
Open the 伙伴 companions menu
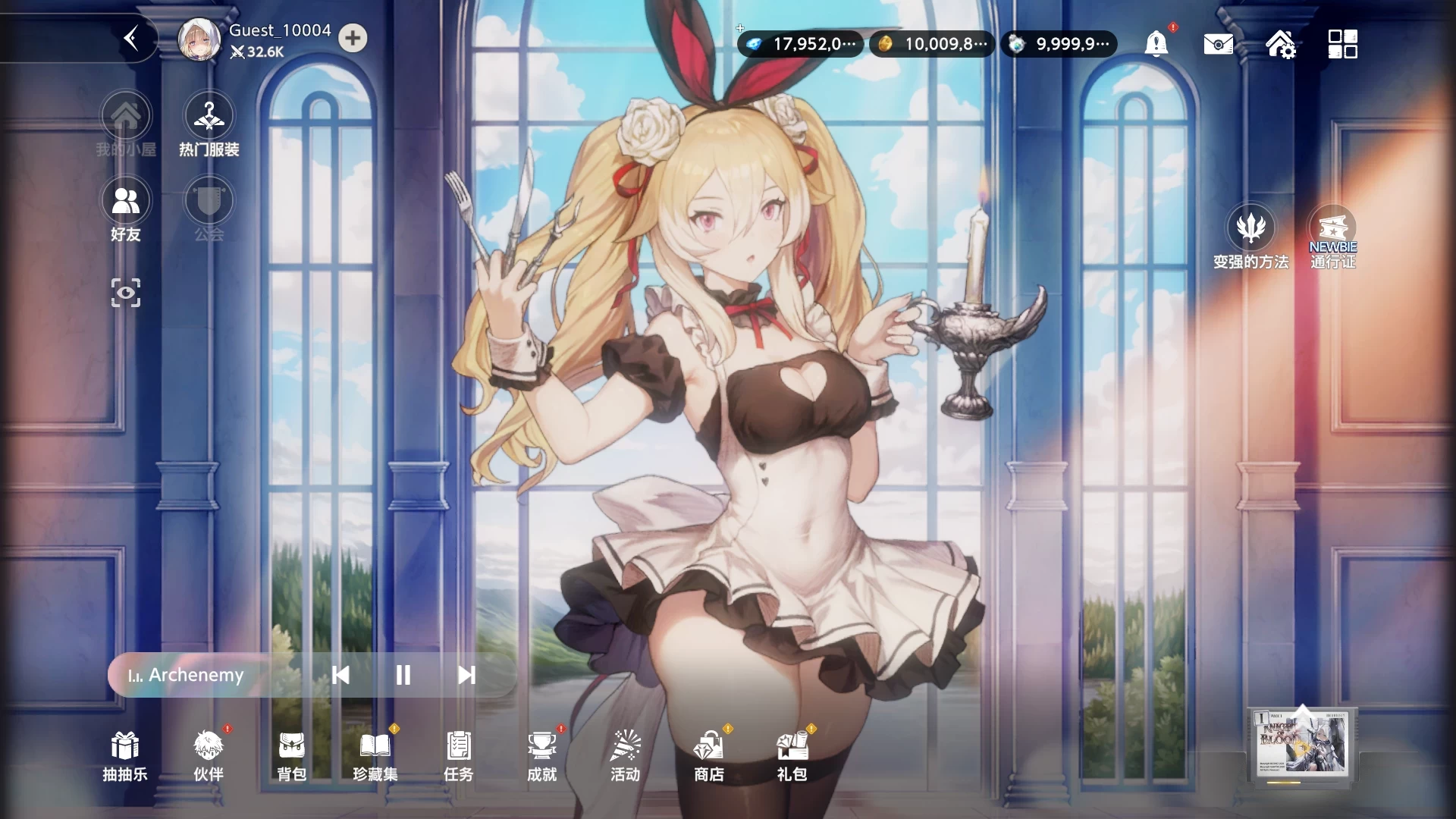tap(209, 755)
